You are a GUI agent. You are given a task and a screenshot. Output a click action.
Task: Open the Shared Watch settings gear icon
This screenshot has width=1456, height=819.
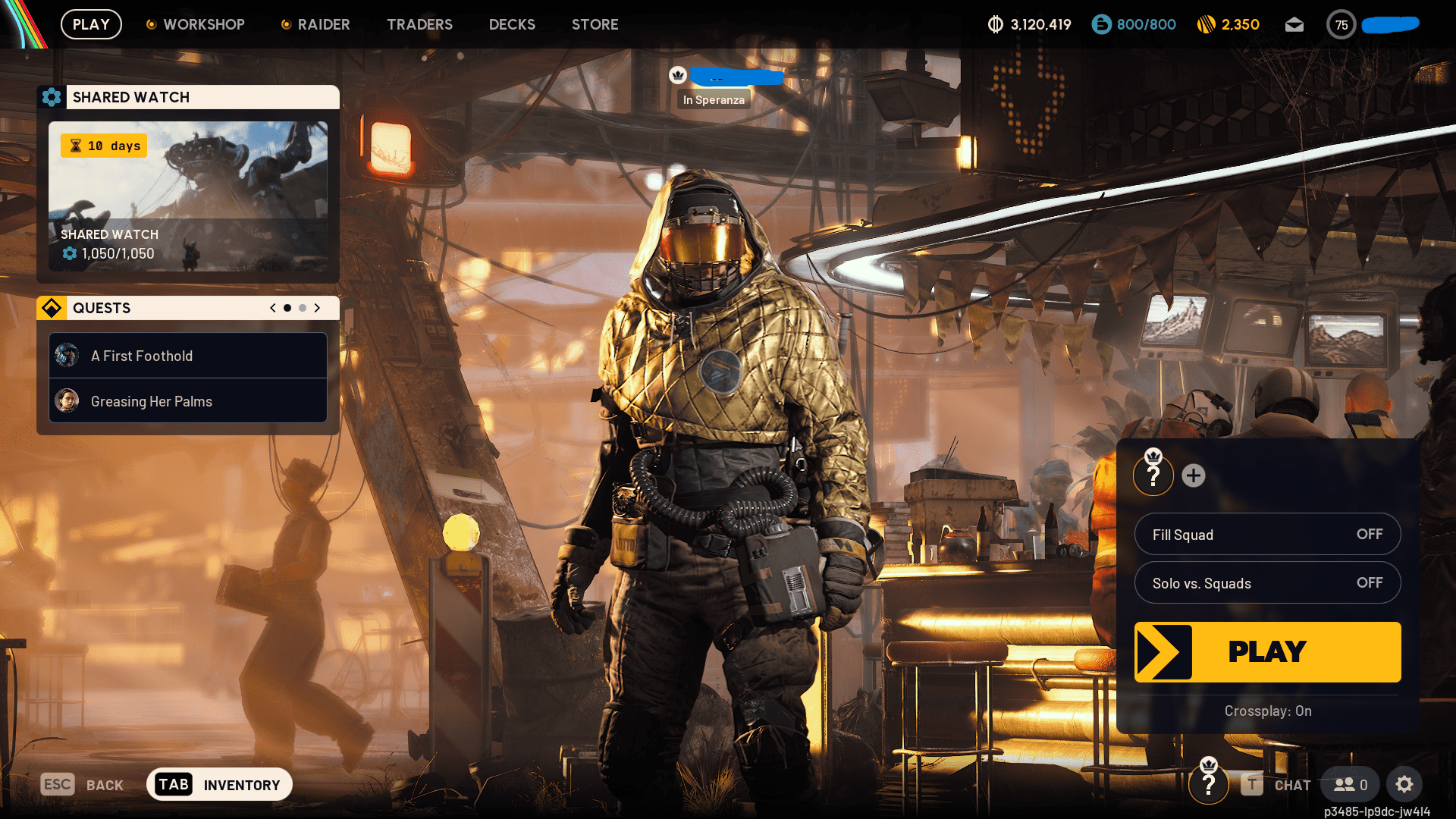click(x=52, y=97)
